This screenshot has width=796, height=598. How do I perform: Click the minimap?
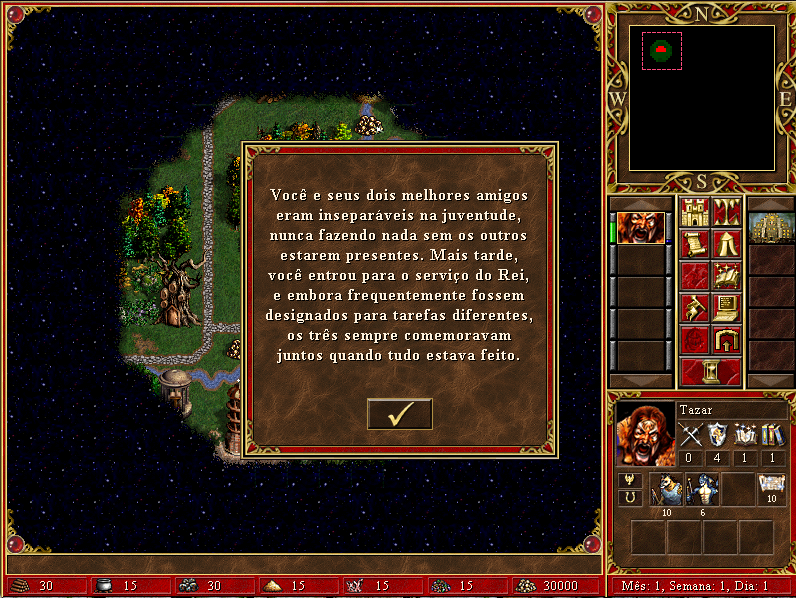pyautogui.click(x=701, y=98)
